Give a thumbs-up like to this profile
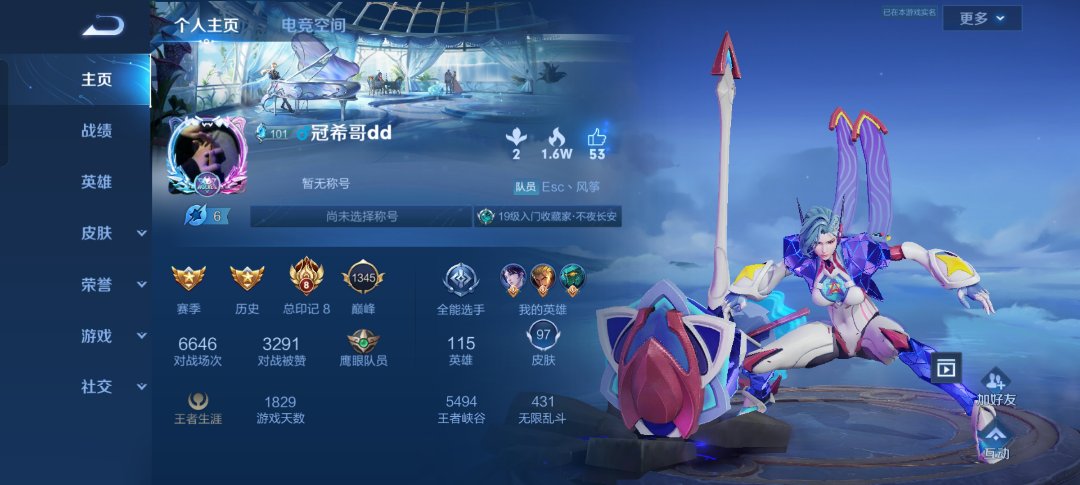Viewport: 1080px width, 485px height. (x=597, y=143)
